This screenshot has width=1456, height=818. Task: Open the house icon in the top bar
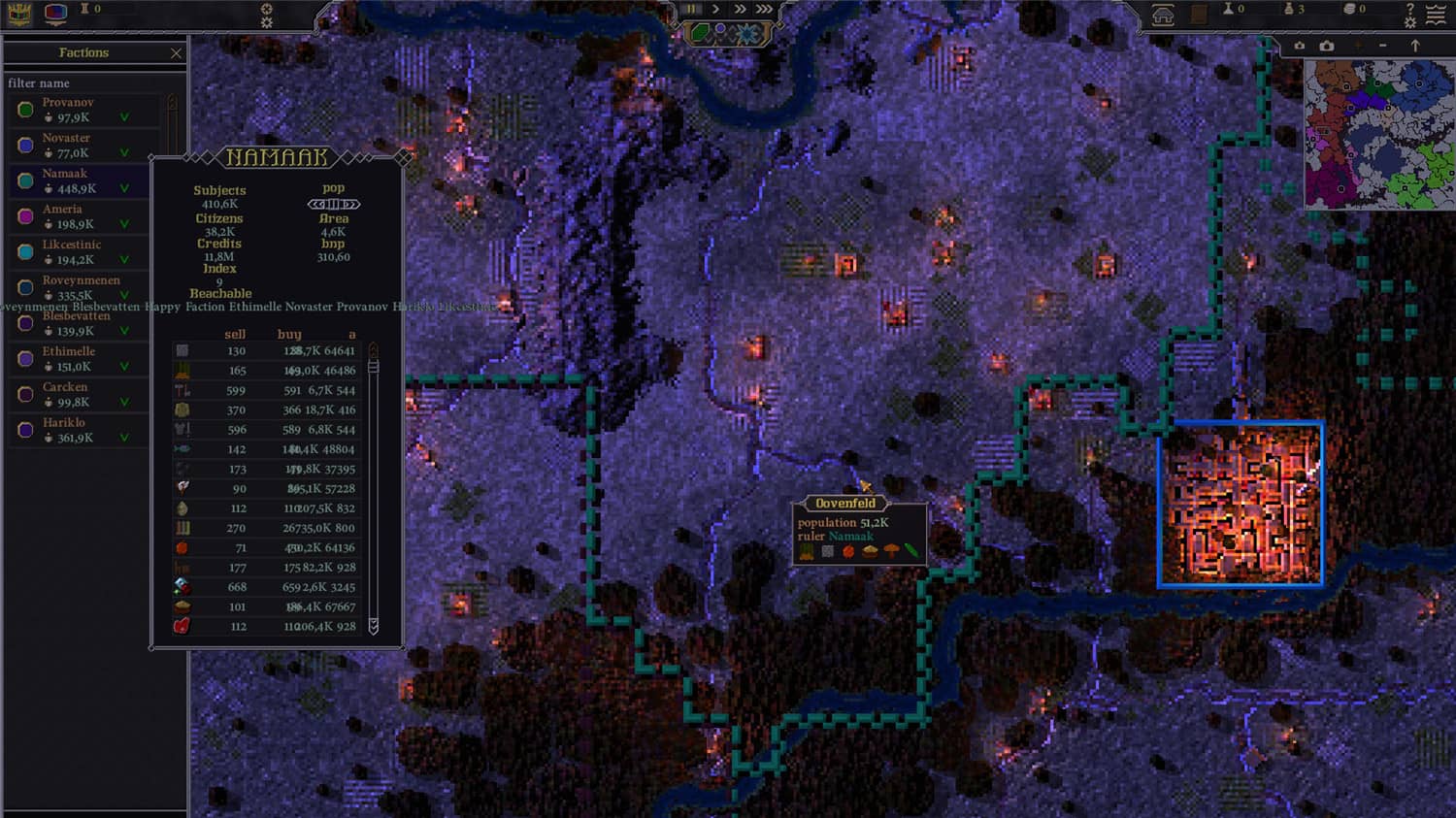(x=1163, y=14)
